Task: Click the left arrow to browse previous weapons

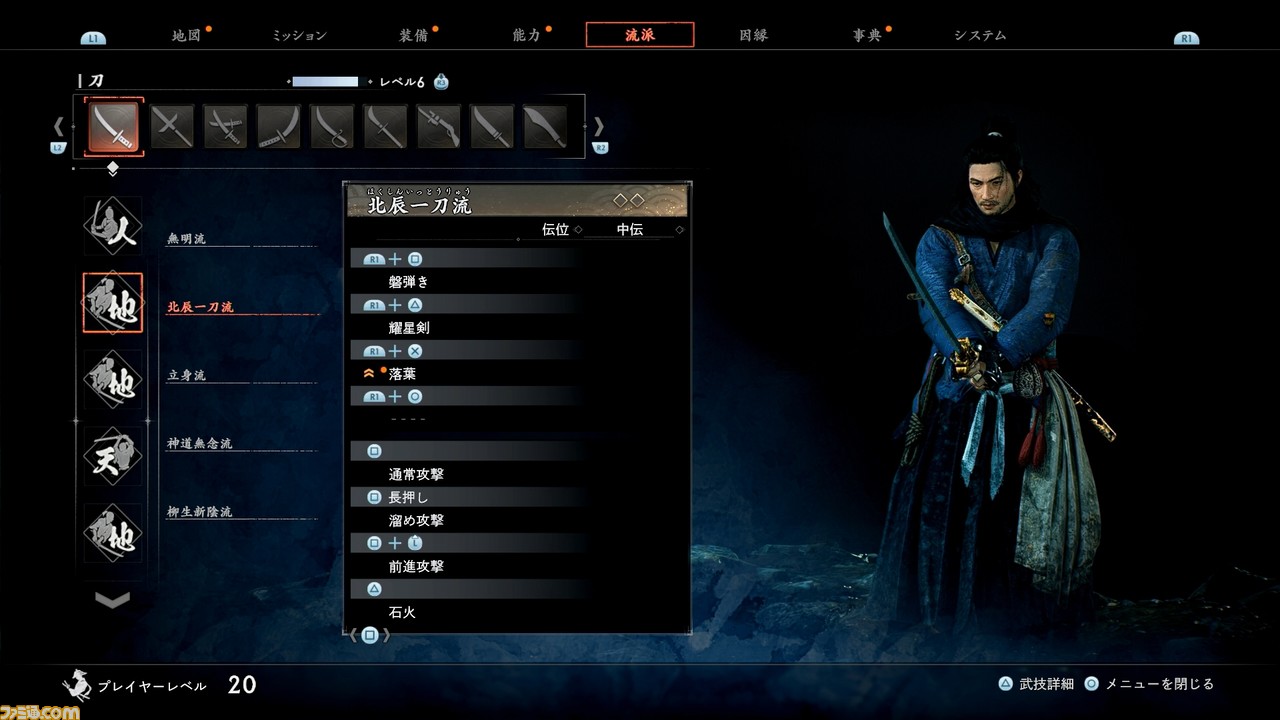Action: 58,126
